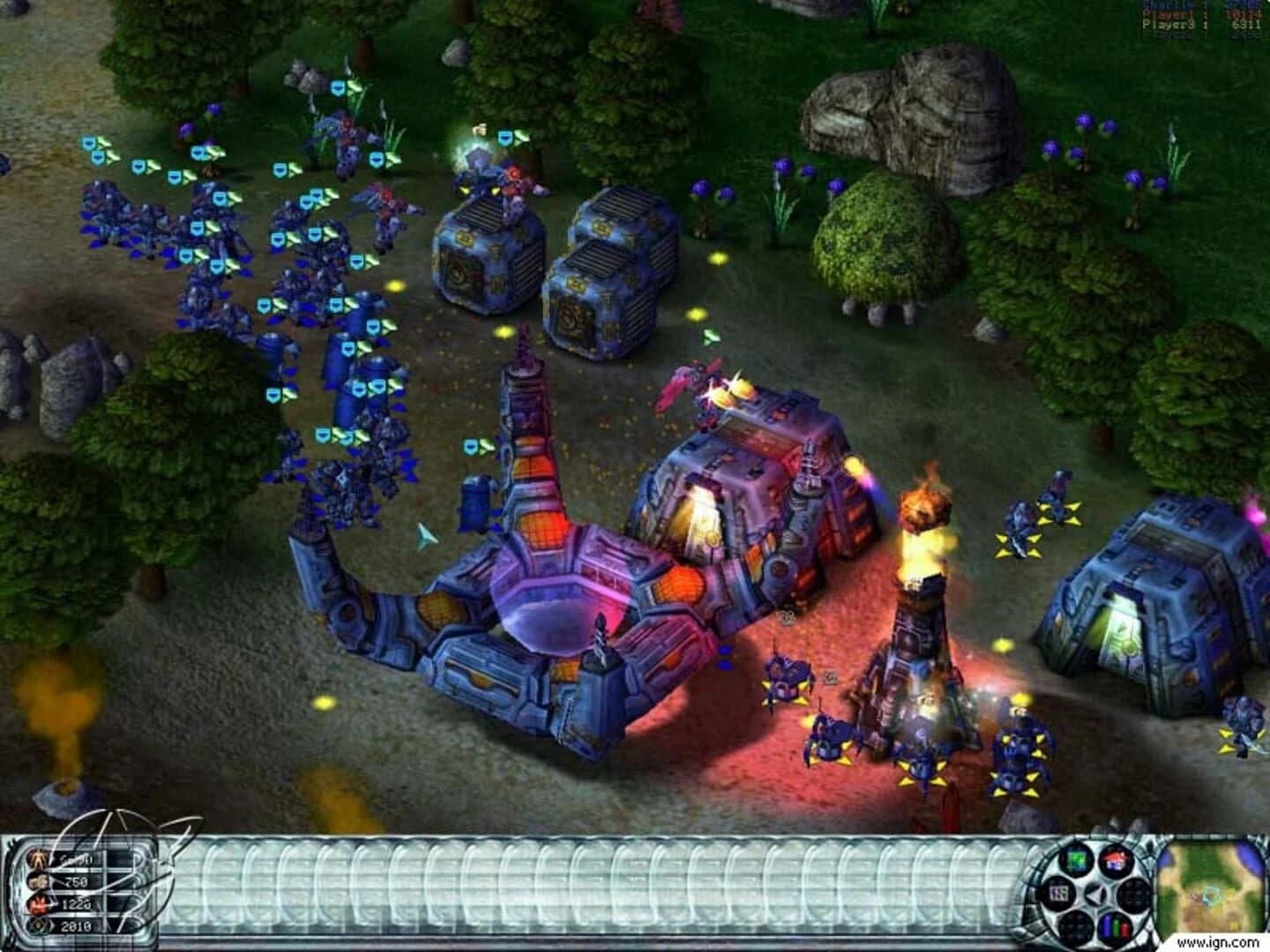Click the credits icon beside the 750 value
The height and width of the screenshot is (952, 1270).
[38, 881]
